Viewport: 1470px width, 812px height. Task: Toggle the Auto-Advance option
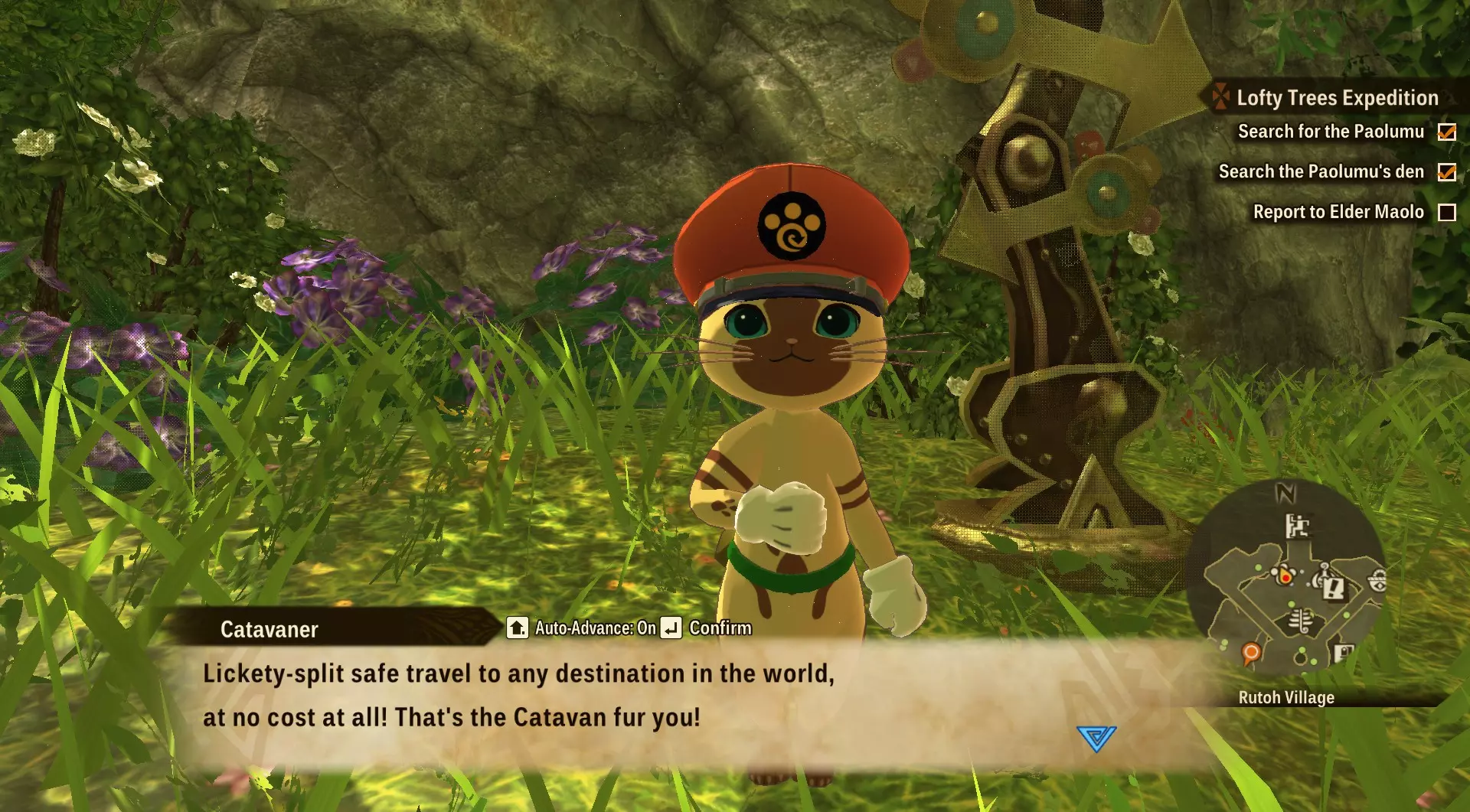pos(582,628)
